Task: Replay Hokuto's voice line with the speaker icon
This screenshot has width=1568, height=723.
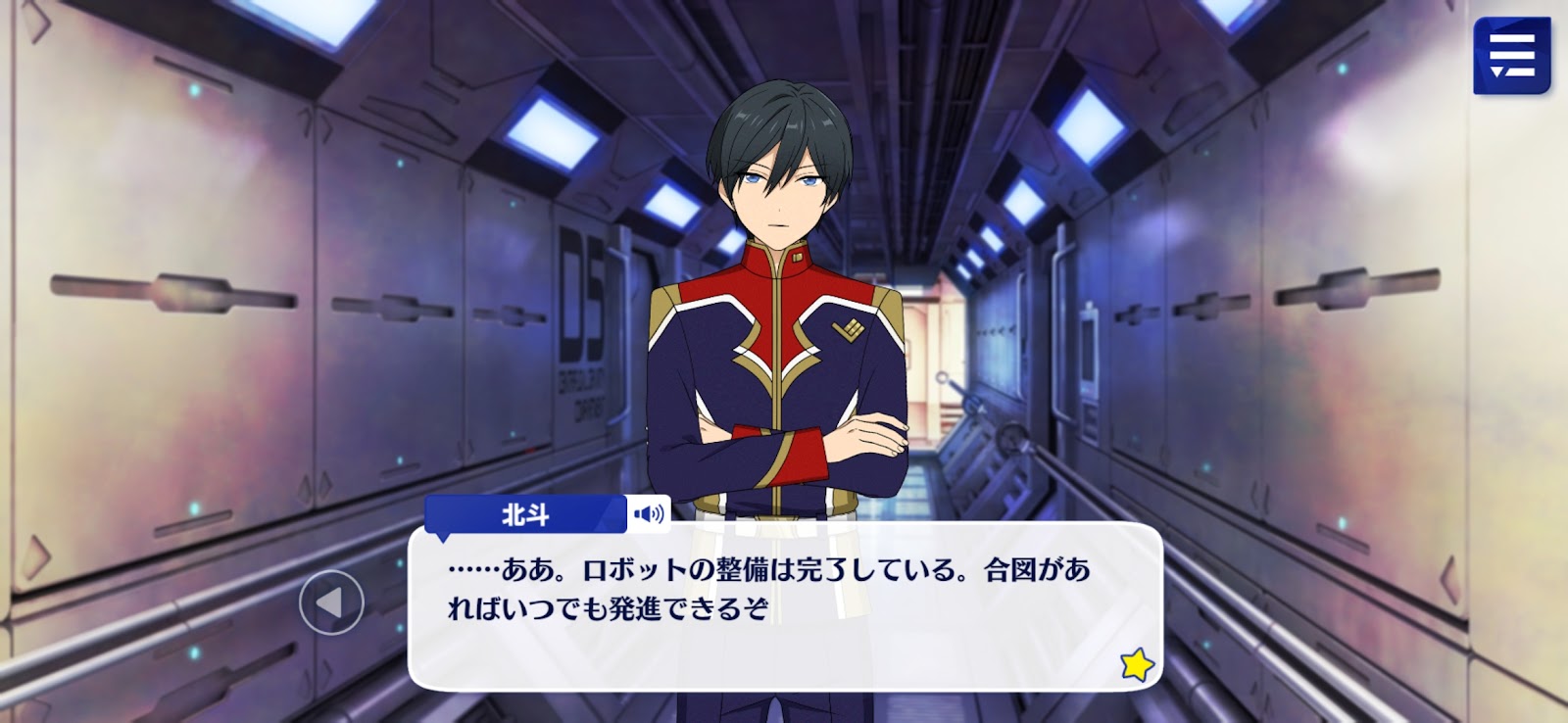Action: coord(649,513)
